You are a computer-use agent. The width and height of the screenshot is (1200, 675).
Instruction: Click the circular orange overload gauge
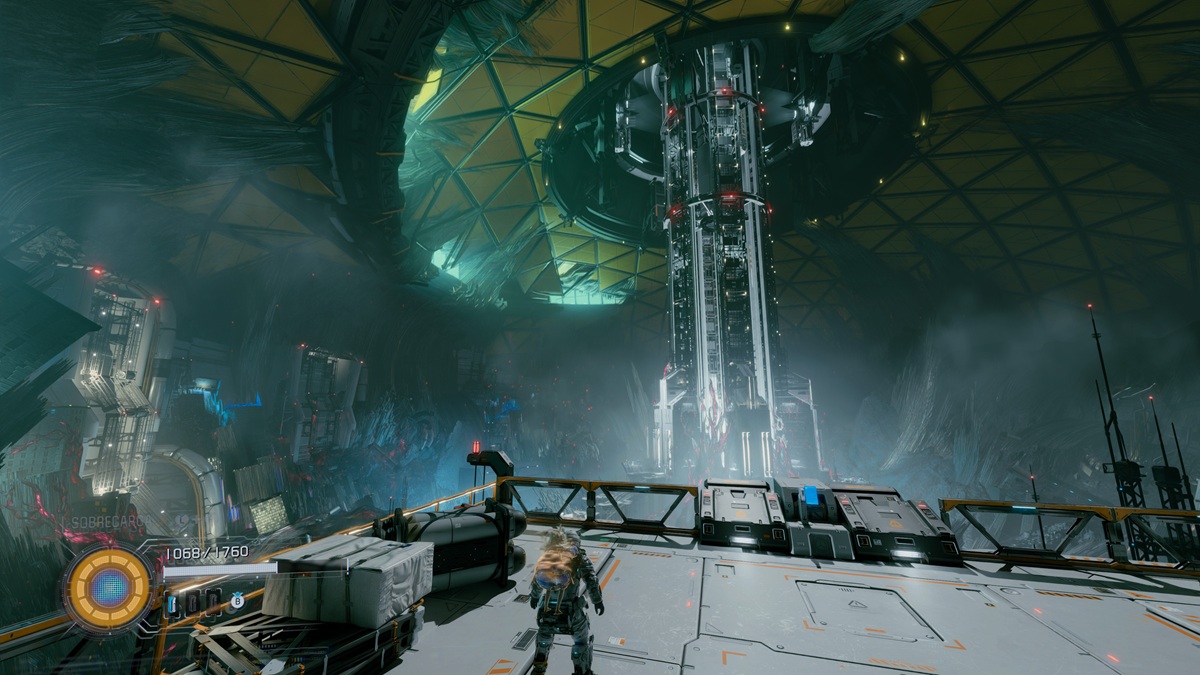(x=110, y=587)
